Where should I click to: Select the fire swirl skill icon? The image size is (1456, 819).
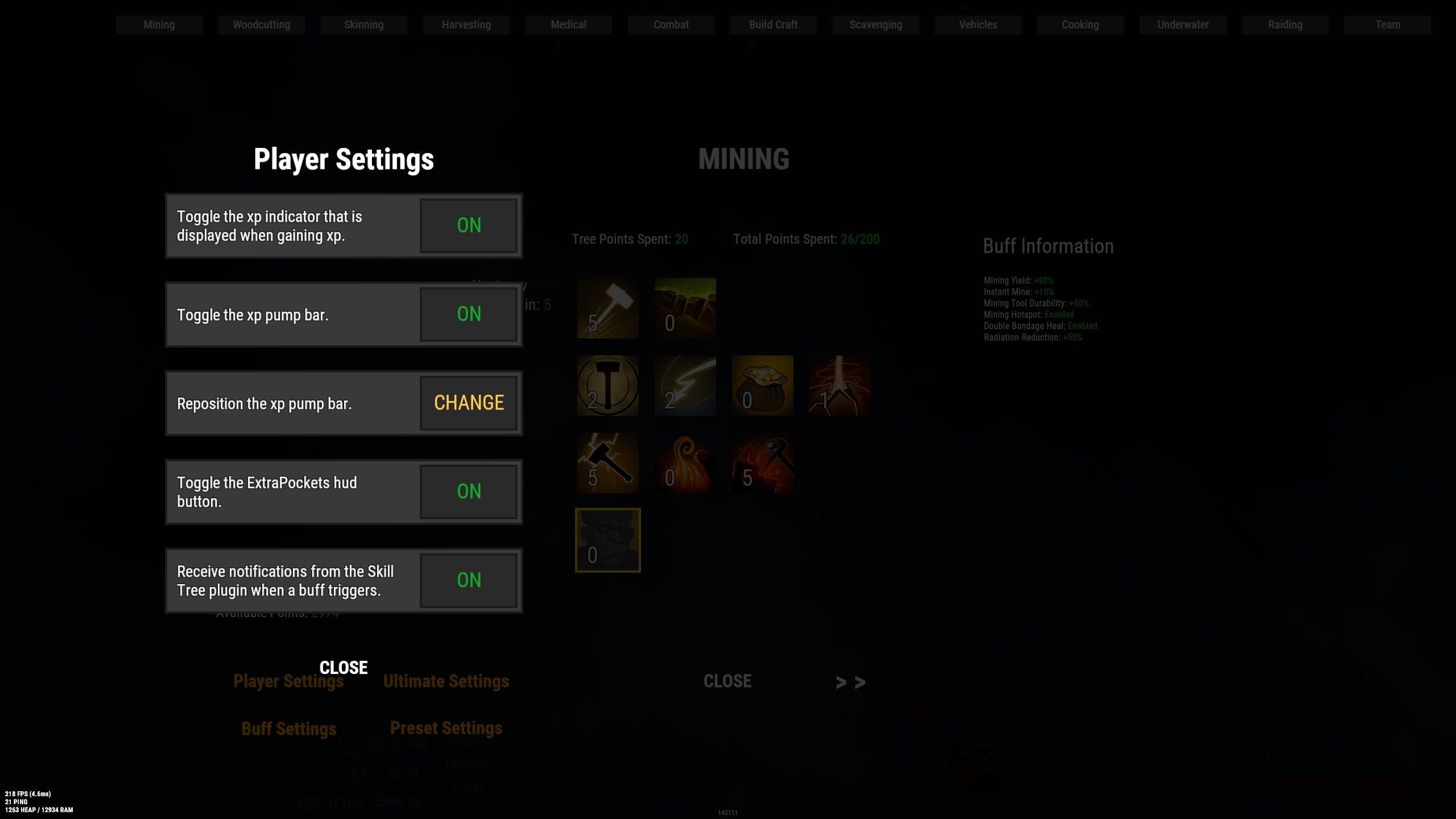[685, 463]
